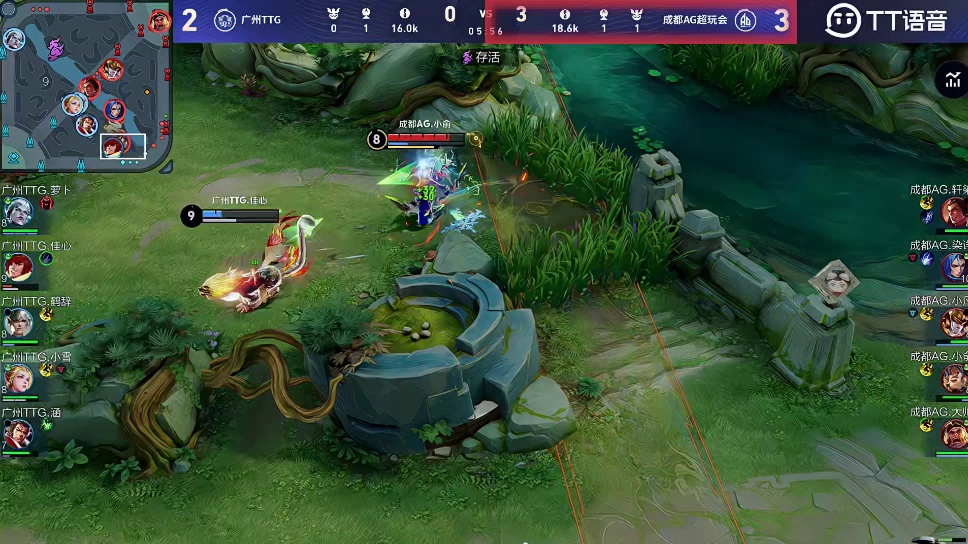Select player 广州TTG.萝卜 portrait
Image resolution: width=968 pixels, height=544 pixels.
click(x=20, y=211)
